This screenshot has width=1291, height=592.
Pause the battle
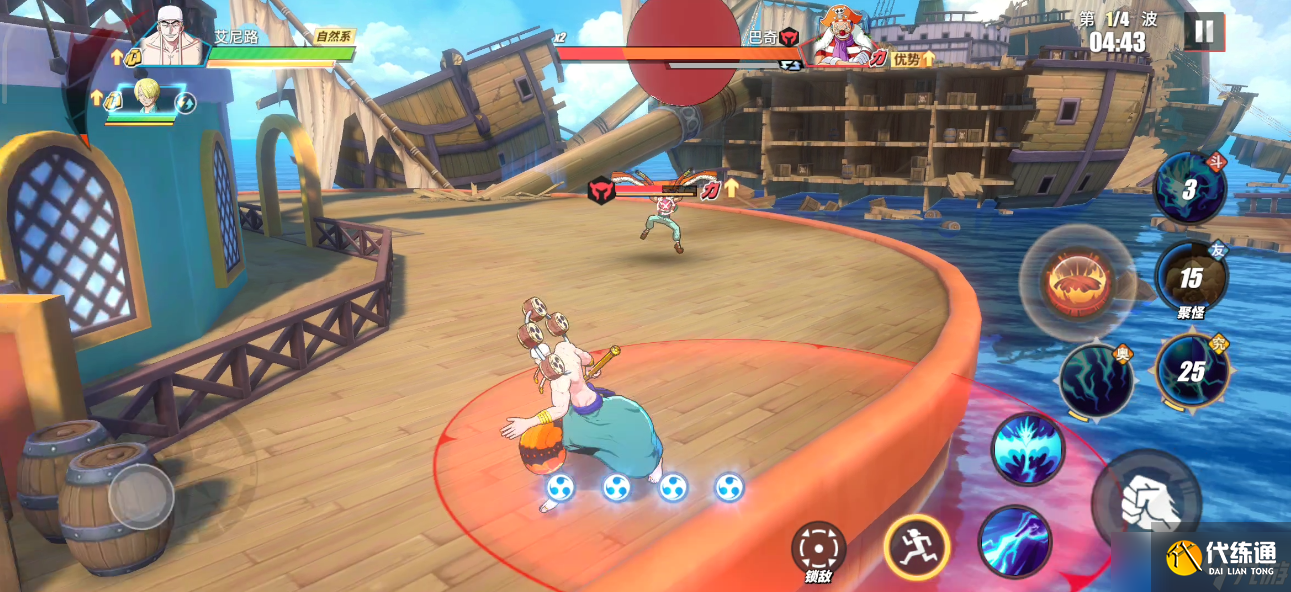tap(1204, 31)
